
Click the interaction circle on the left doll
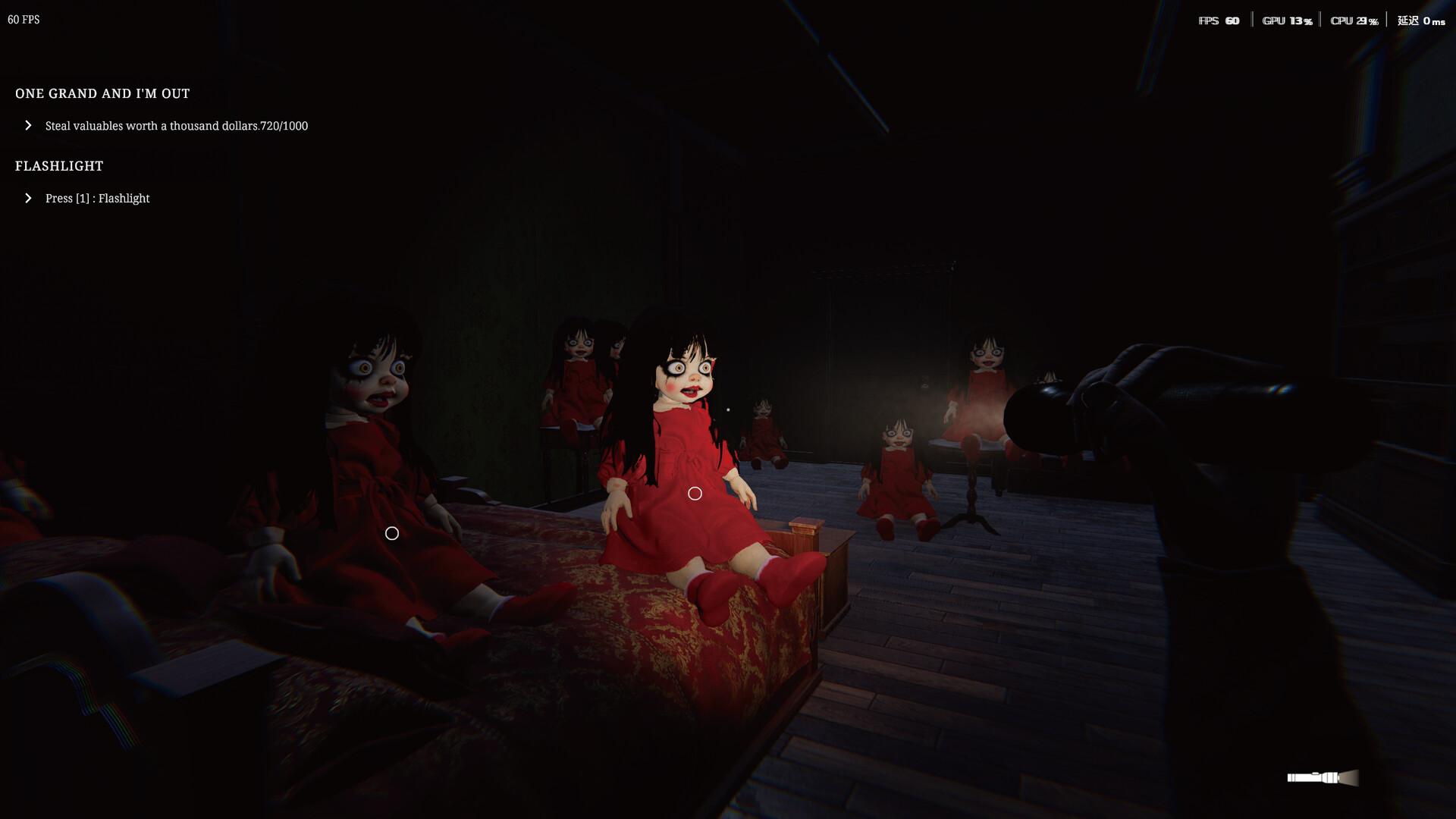391,533
